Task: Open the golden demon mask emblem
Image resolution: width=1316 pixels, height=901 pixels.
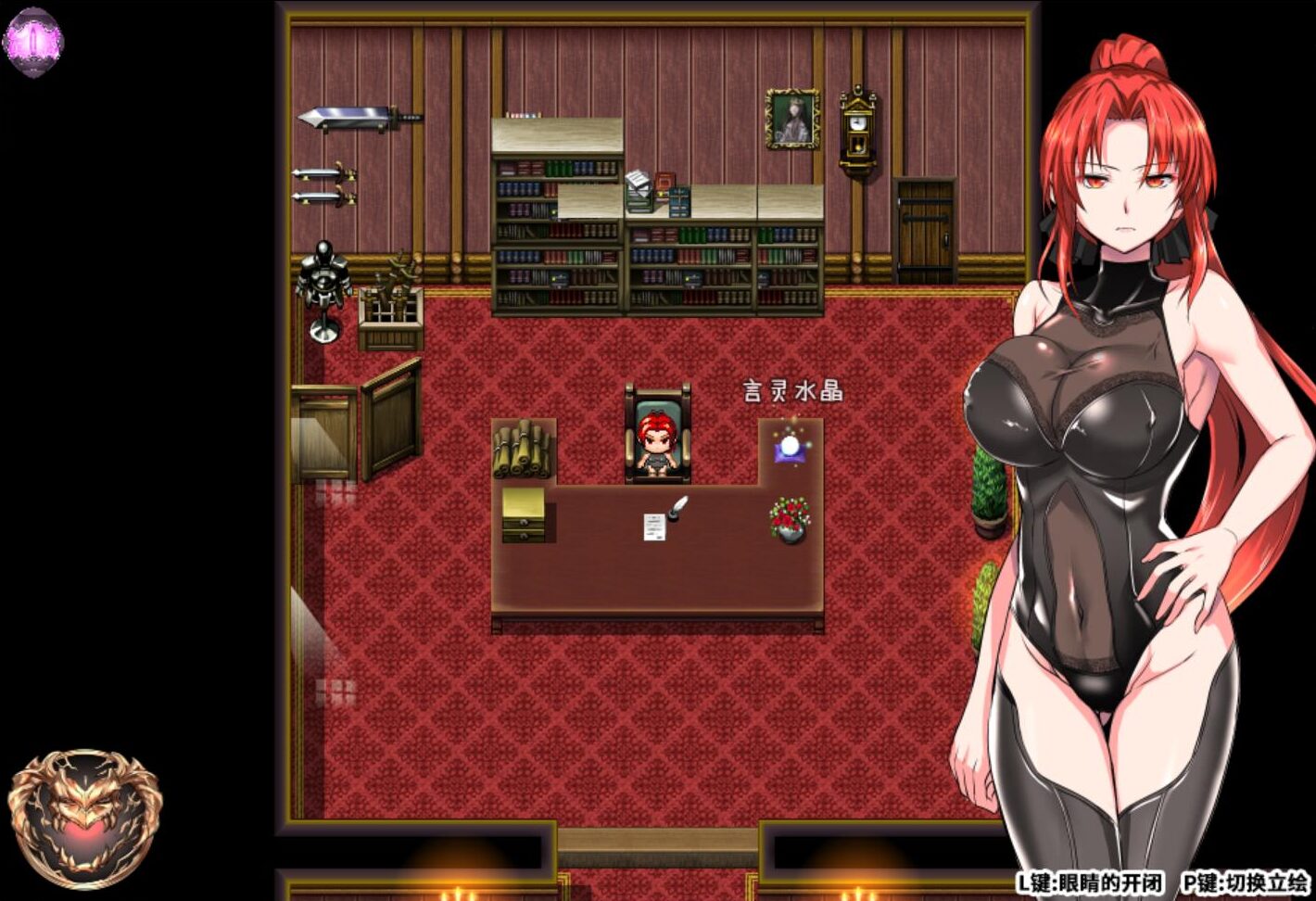Action: click(x=84, y=818)
